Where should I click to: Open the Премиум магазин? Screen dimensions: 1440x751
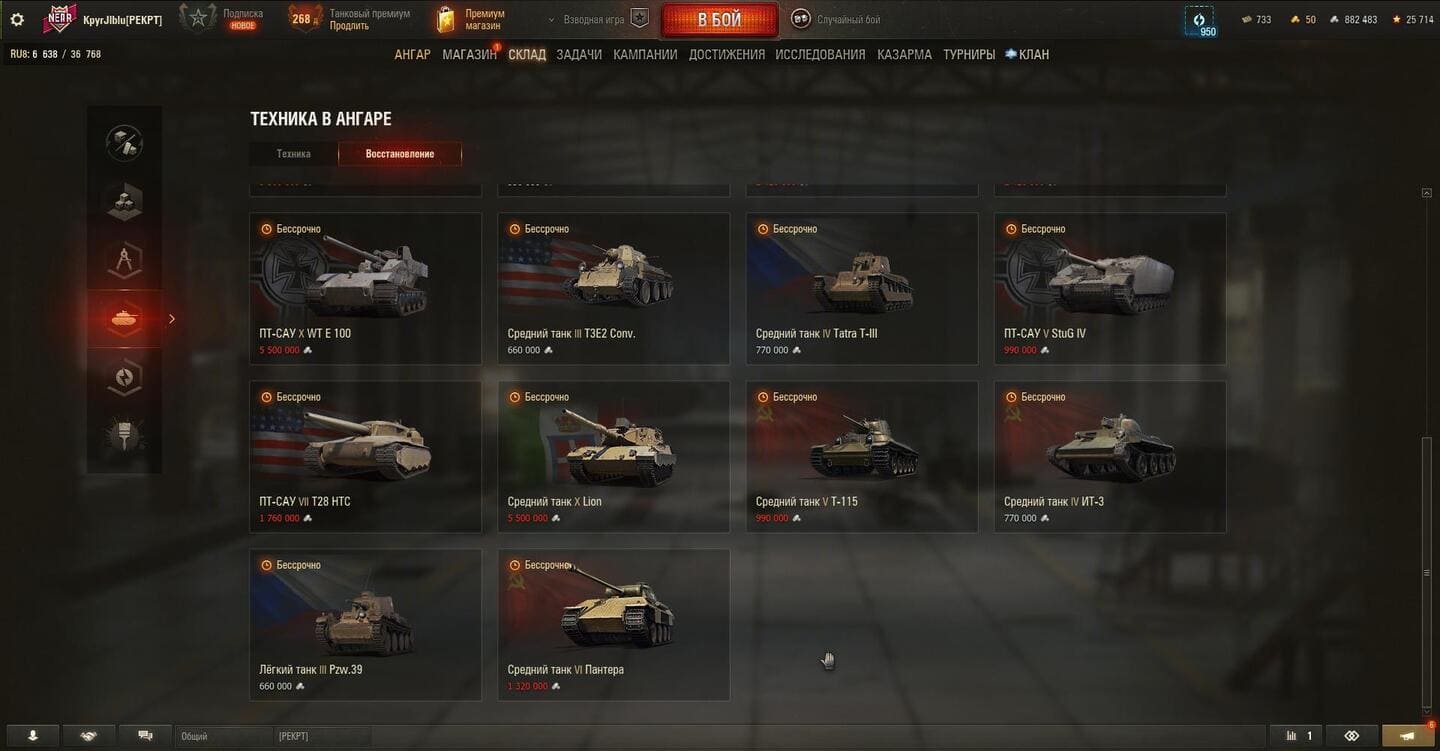[x=472, y=20]
